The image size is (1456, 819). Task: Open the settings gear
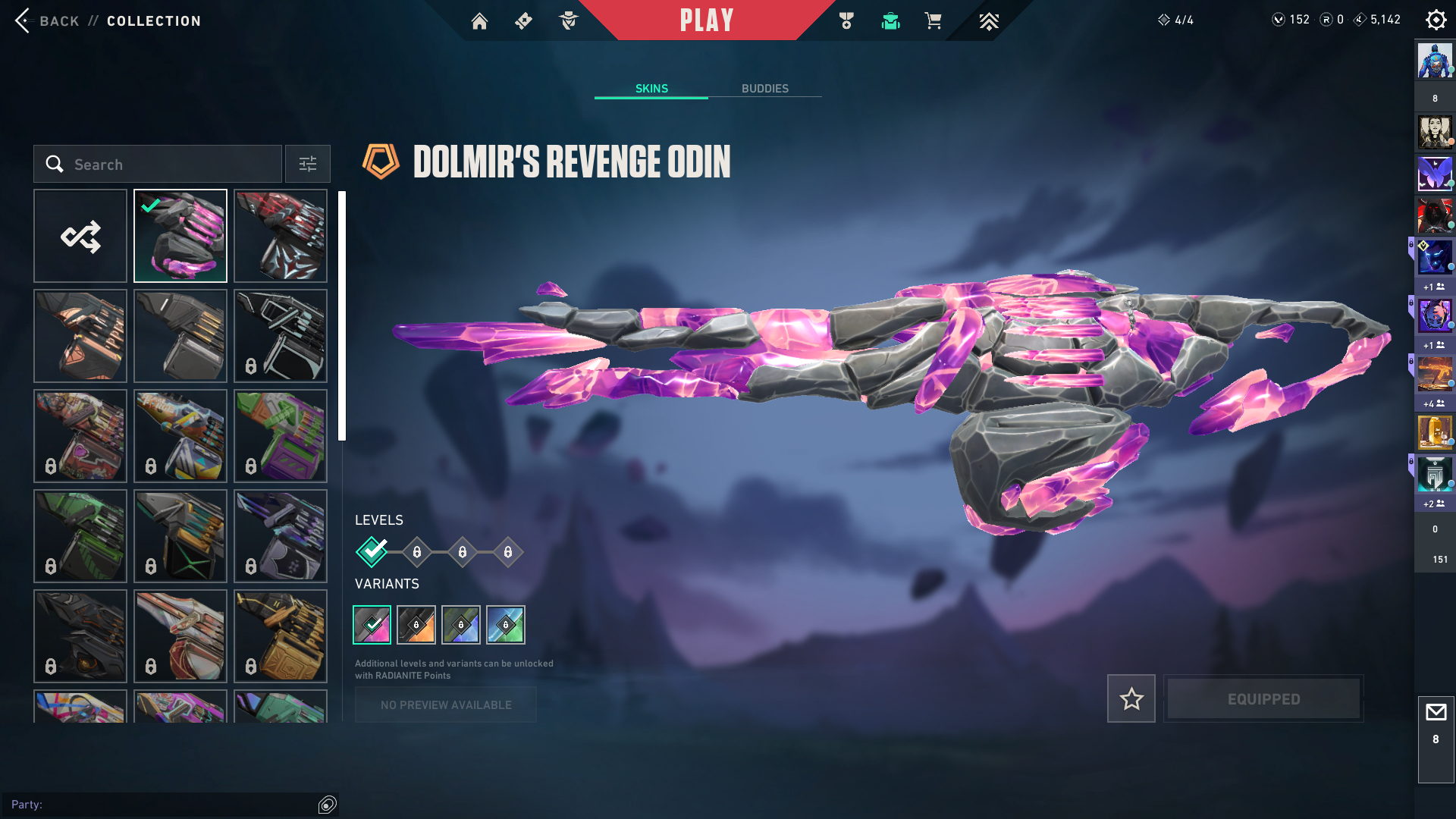[x=1436, y=20]
